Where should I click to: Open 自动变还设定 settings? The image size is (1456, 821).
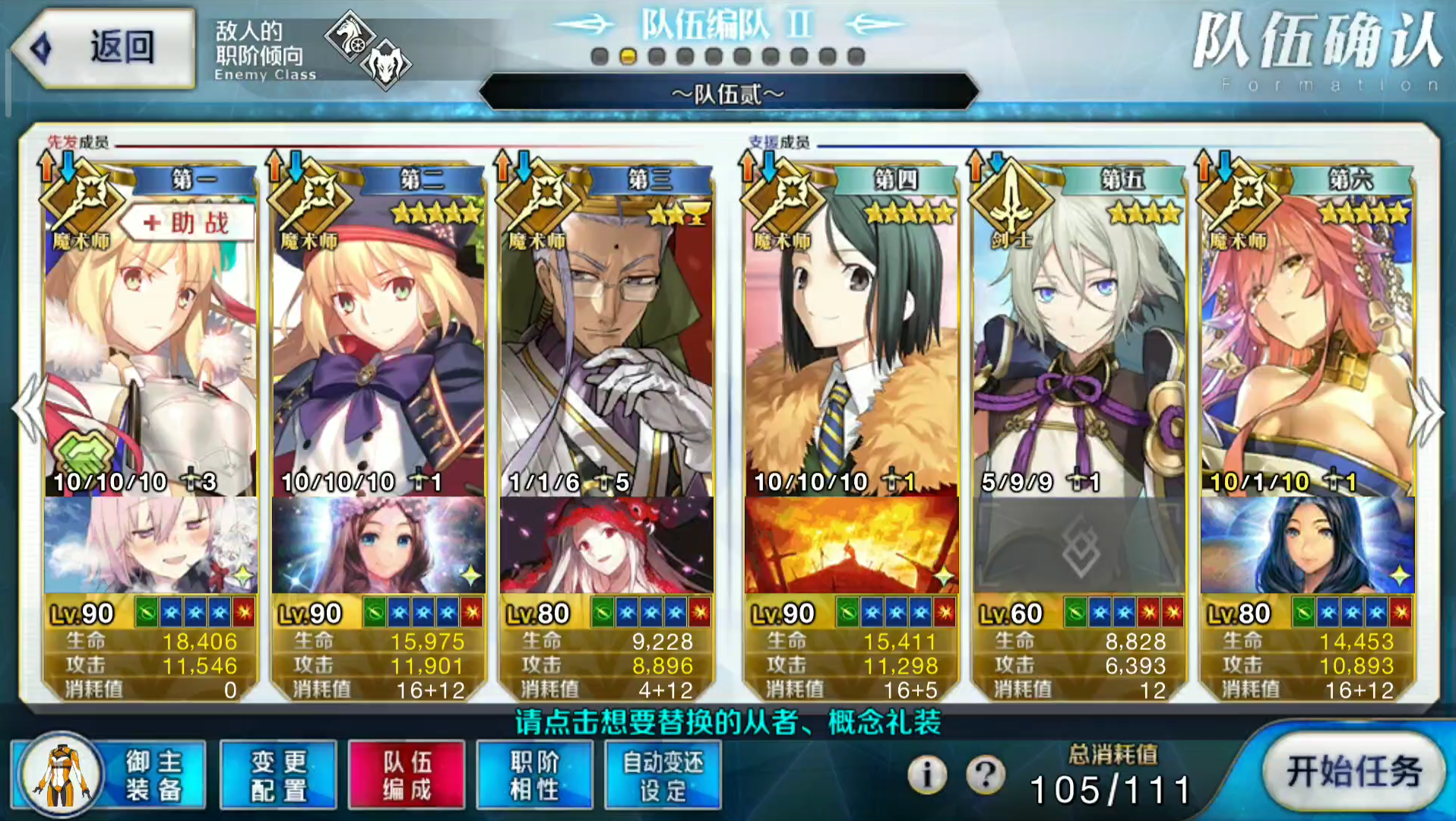(663, 775)
